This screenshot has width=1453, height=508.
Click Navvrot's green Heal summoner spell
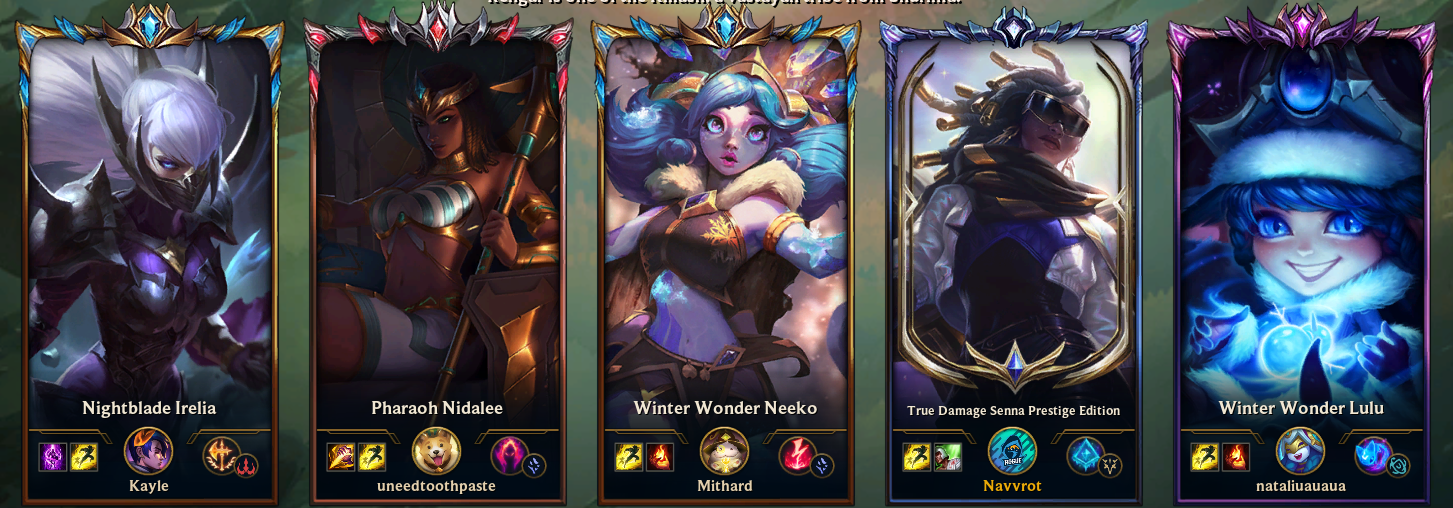pyautogui.click(x=948, y=457)
